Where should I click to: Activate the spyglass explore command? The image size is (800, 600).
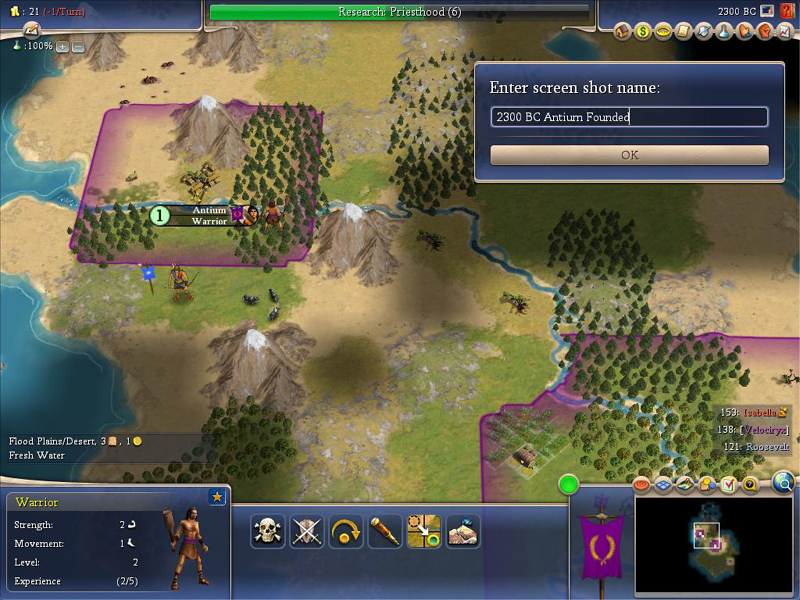pyautogui.click(x=385, y=531)
